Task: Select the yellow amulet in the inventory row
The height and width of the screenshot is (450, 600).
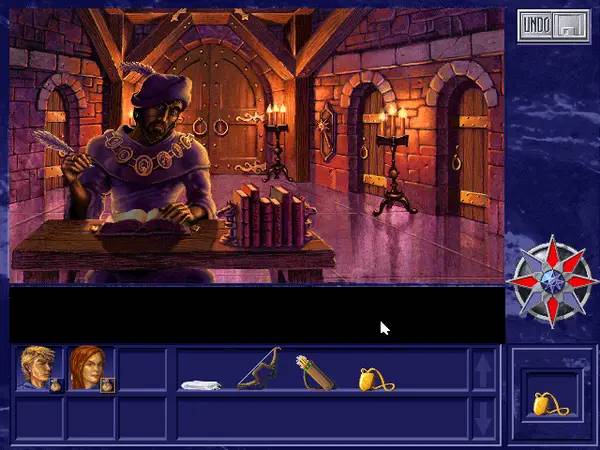Action: click(374, 379)
